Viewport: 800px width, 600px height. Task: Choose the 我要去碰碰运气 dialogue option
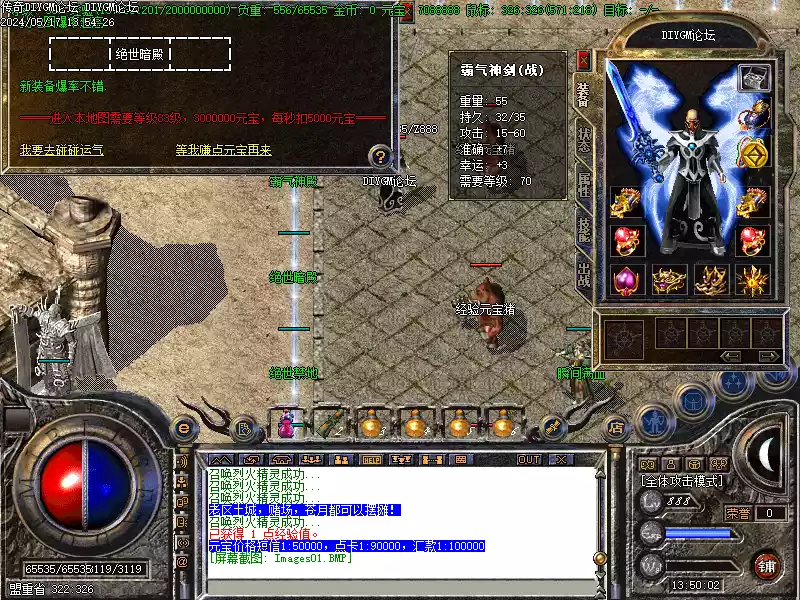coord(61,150)
